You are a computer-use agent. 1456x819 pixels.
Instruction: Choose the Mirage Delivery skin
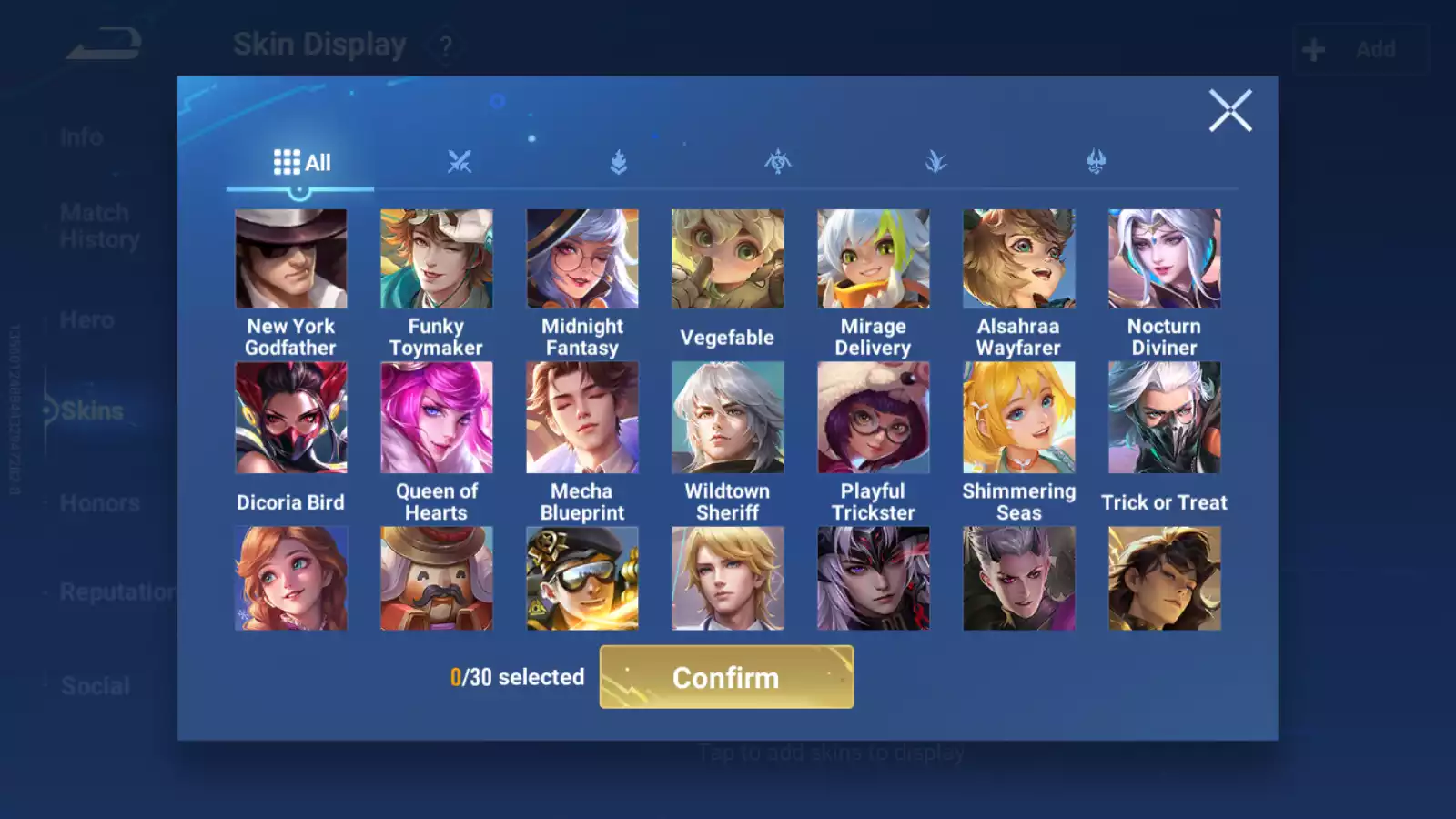point(874,259)
